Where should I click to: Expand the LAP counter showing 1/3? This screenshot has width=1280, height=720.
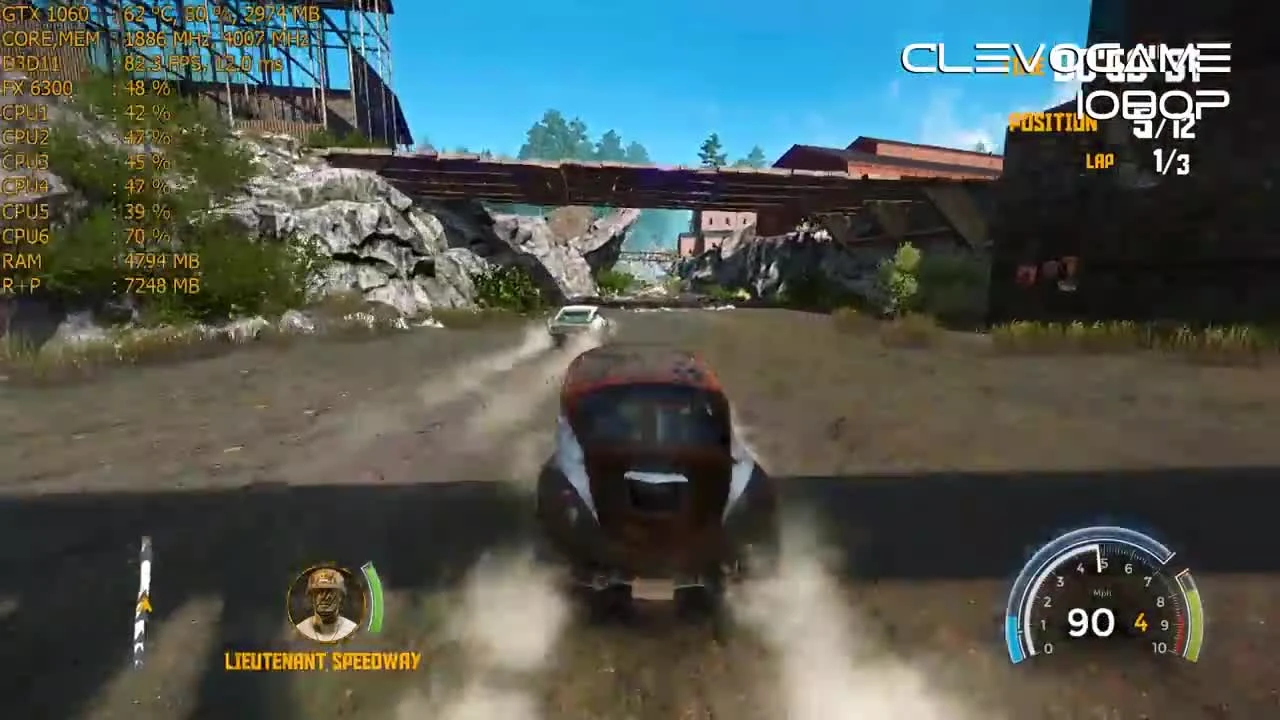tap(1140, 160)
